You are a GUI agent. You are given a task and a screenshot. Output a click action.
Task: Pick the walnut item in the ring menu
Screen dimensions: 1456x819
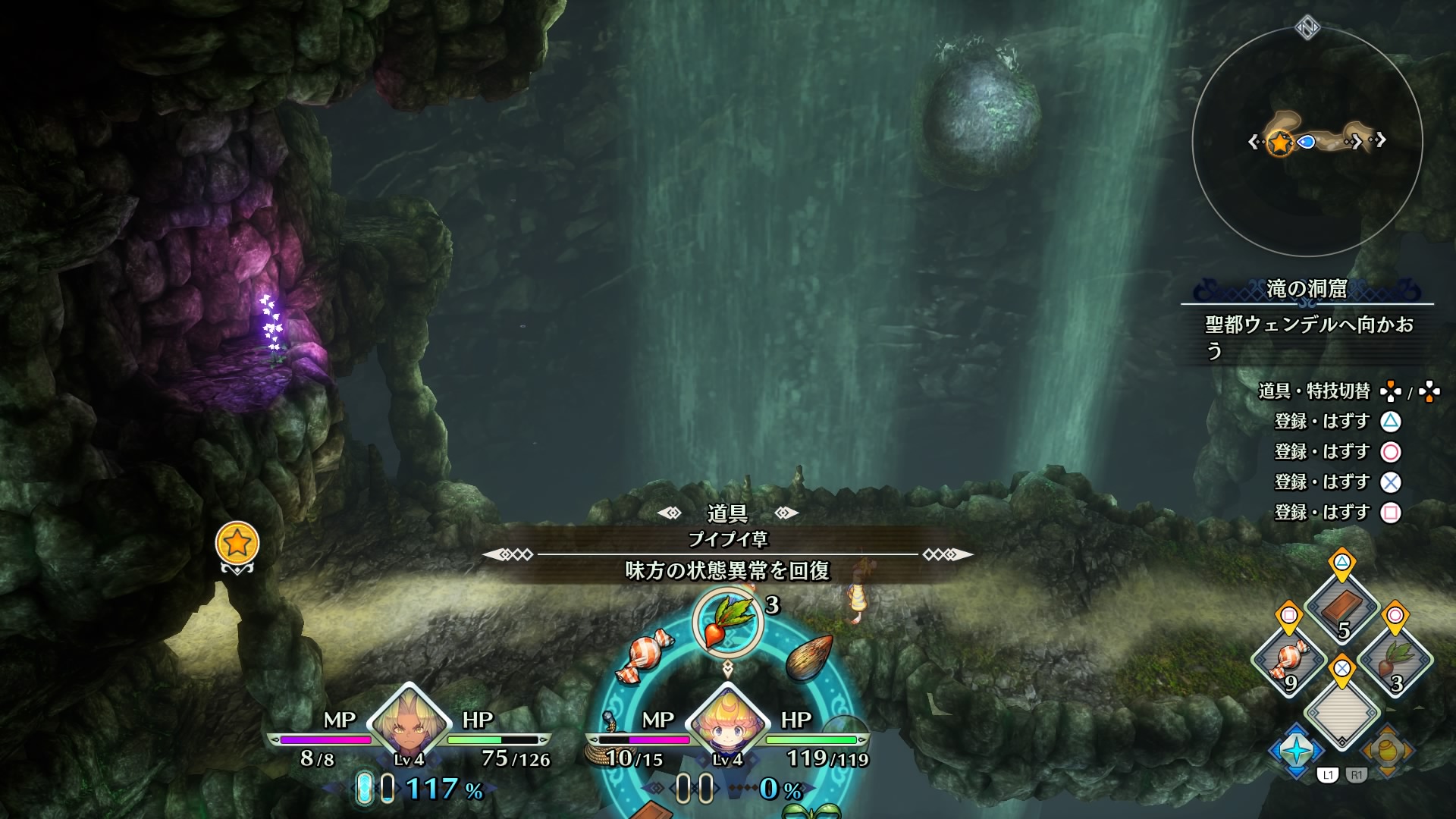tap(808, 657)
